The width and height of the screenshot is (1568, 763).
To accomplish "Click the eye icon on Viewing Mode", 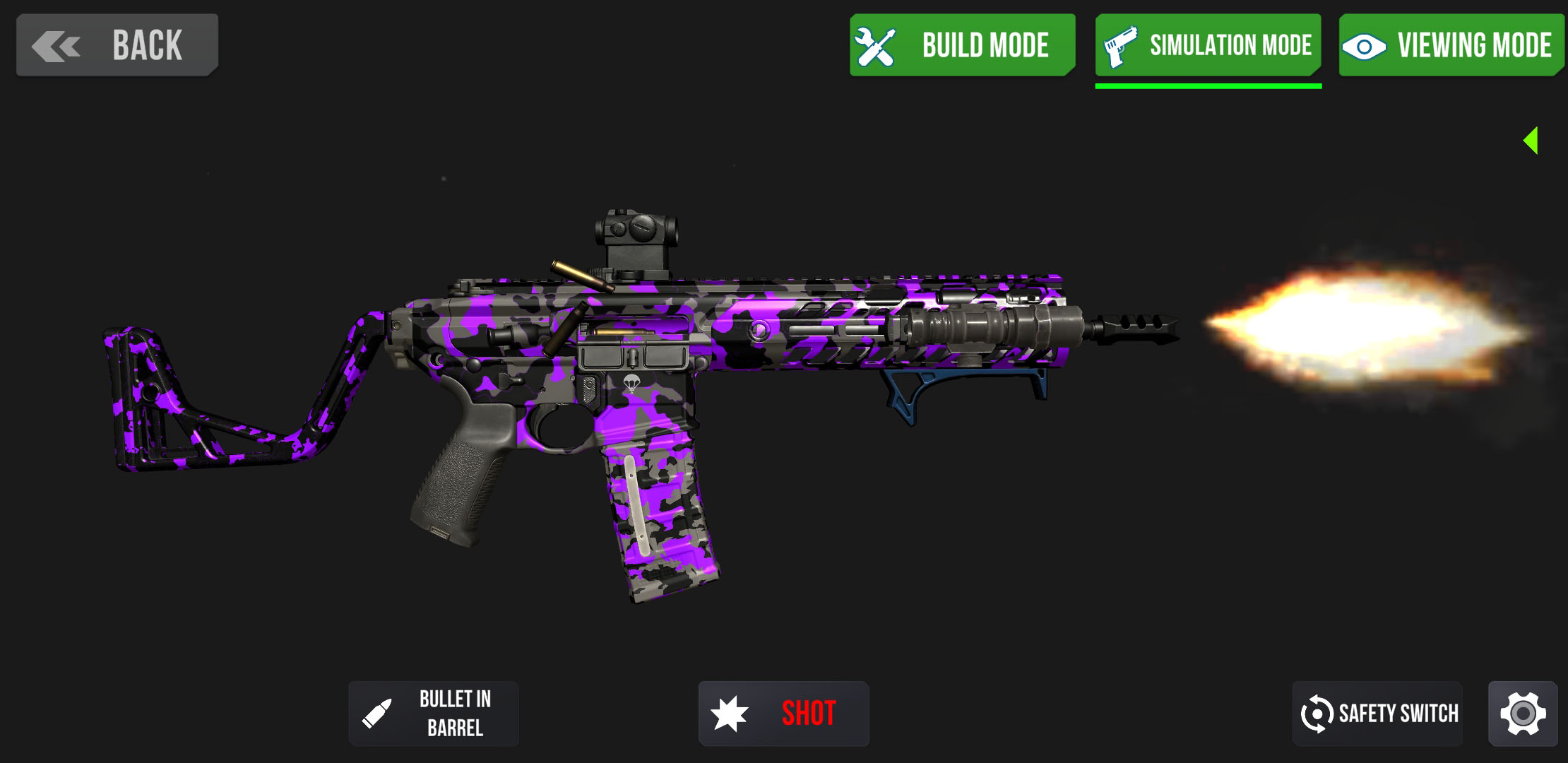I will [1366, 45].
